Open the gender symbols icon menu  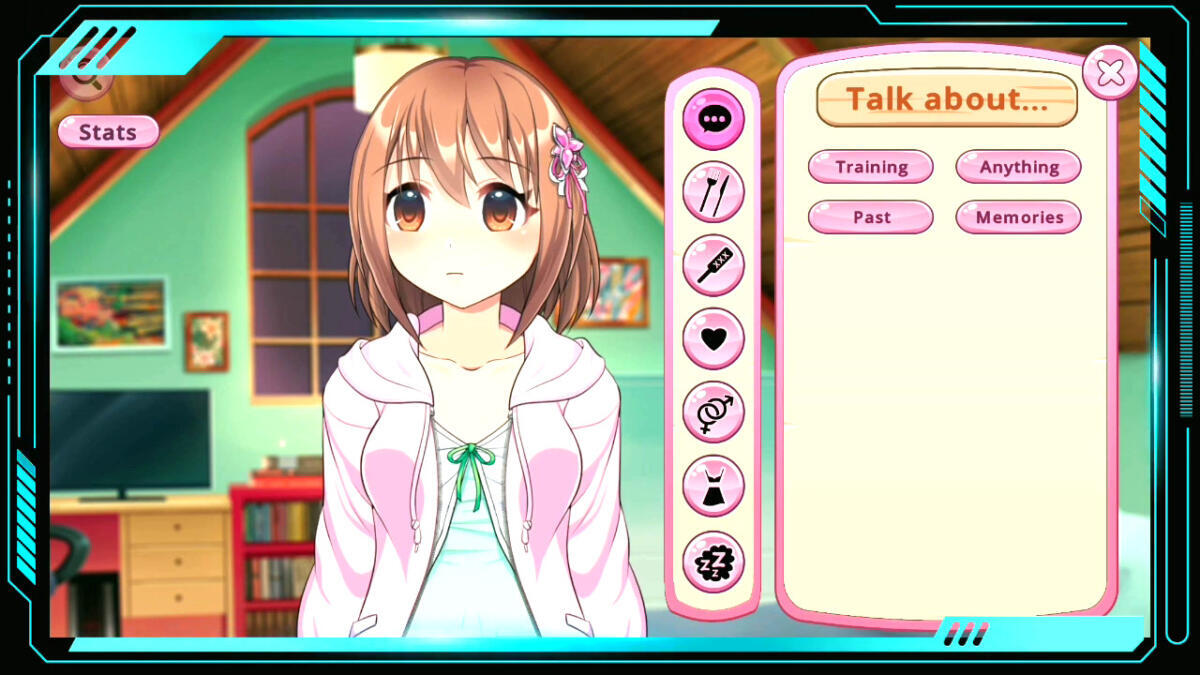[x=713, y=412]
